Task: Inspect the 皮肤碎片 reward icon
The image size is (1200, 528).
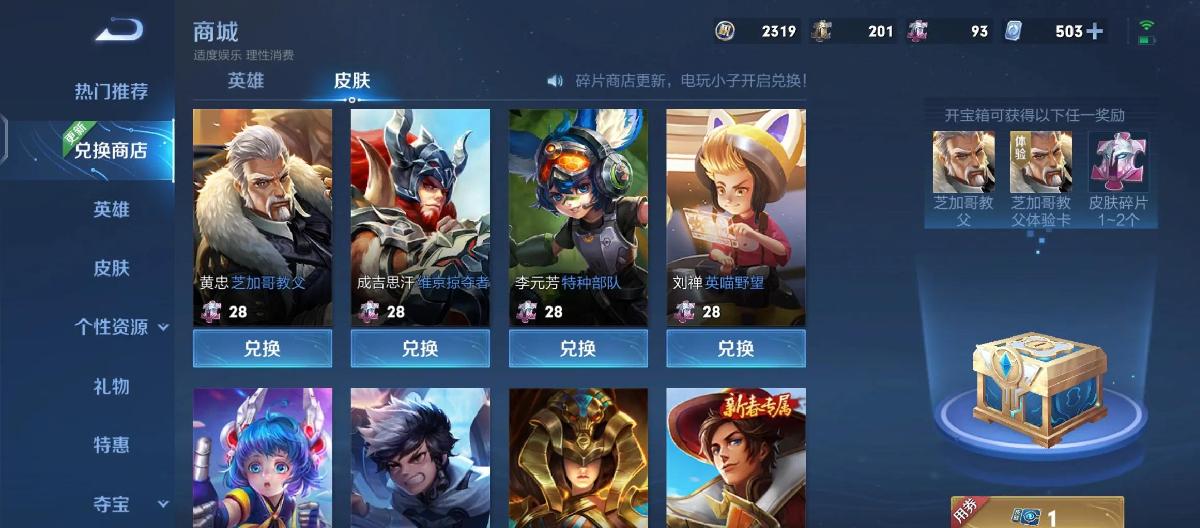Action: [1118, 162]
